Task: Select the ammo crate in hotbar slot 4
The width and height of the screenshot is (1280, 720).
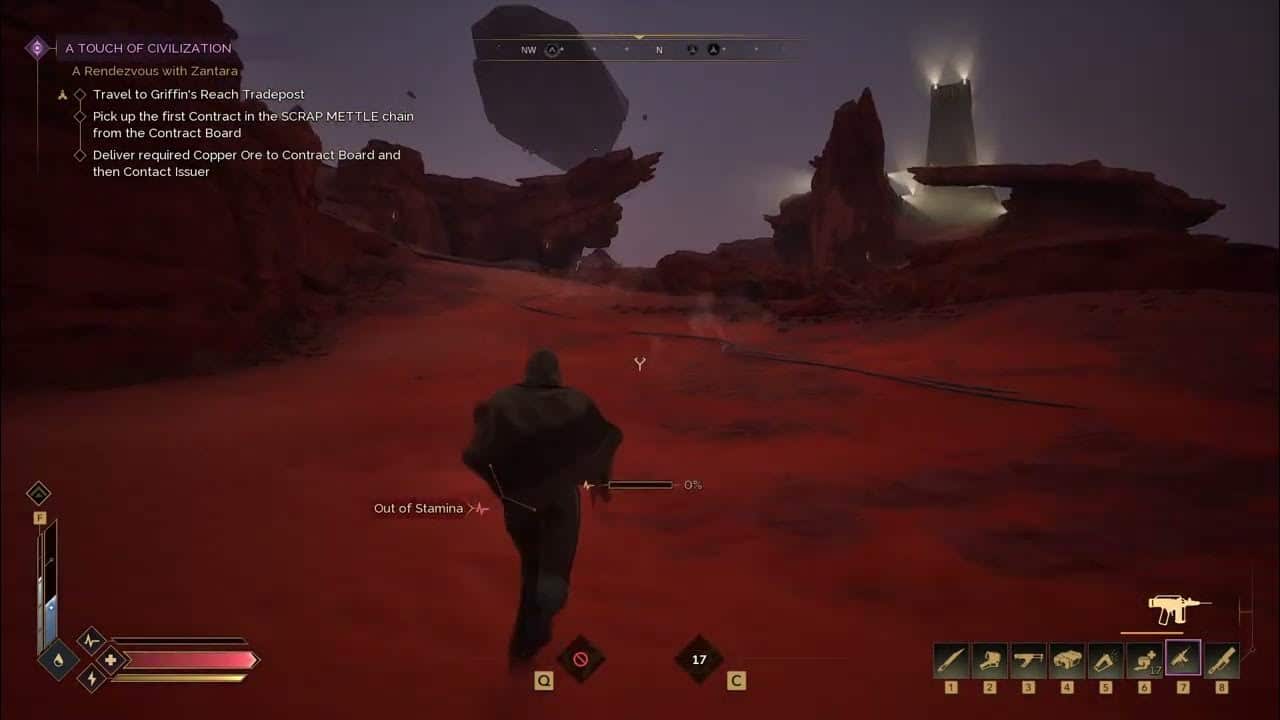Action: [1066, 657]
